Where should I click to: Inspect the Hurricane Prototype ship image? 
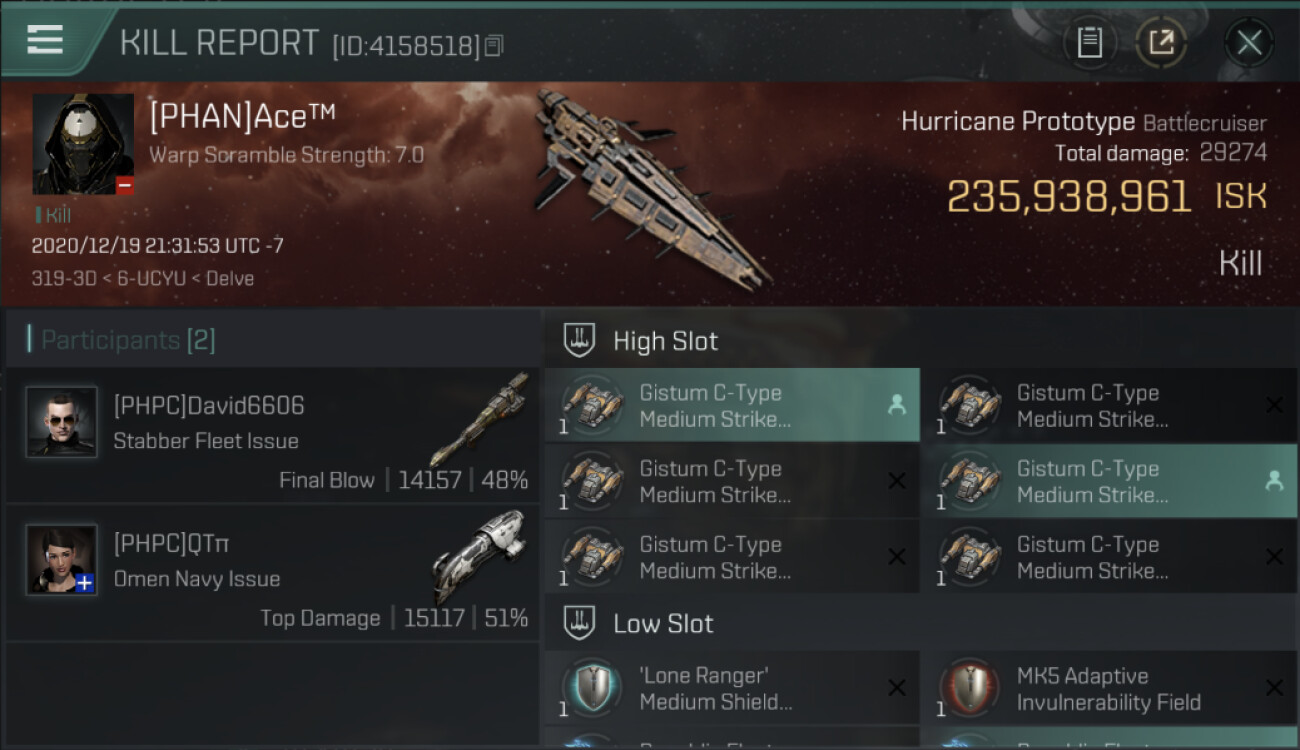coord(650,185)
